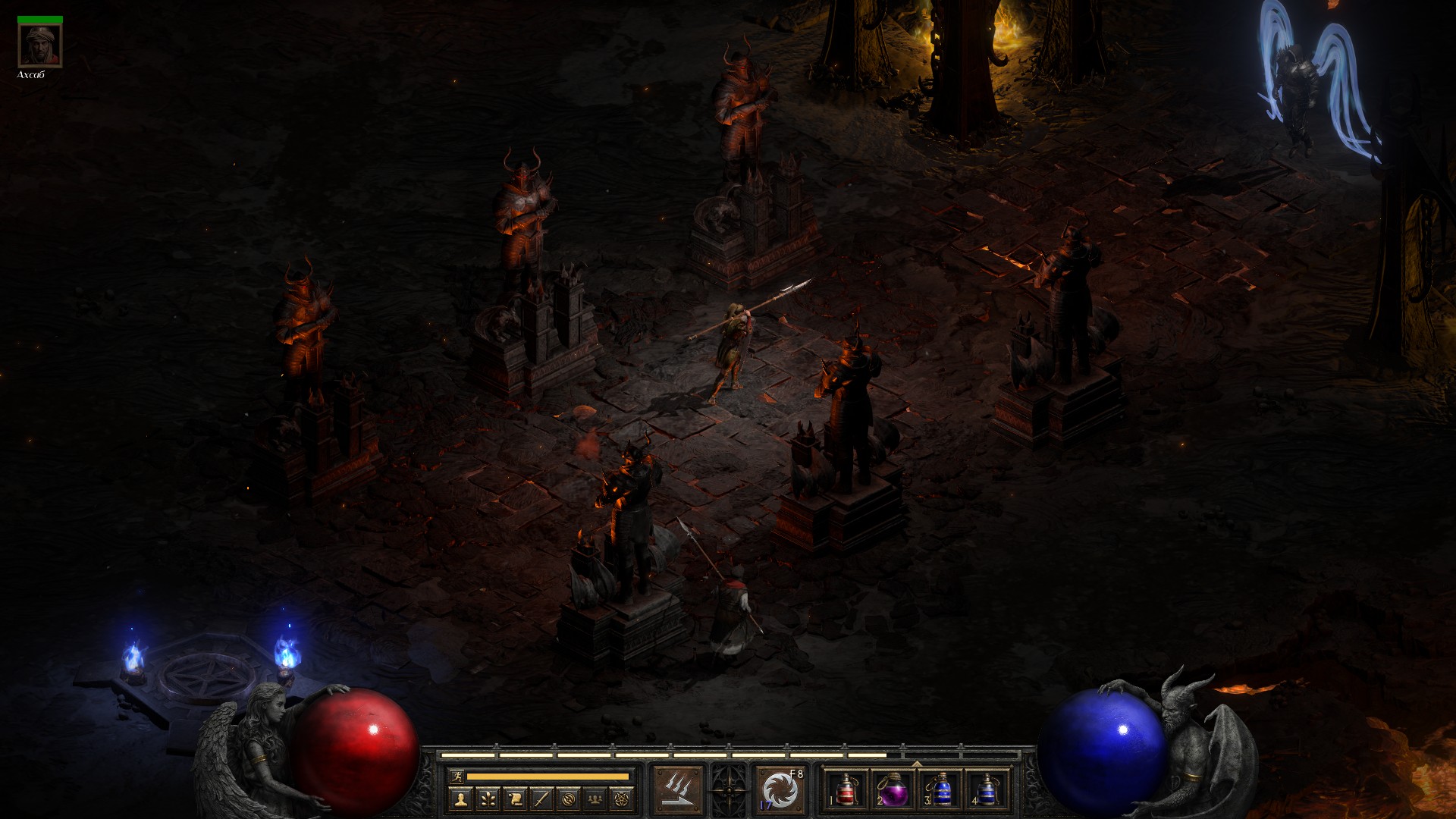
Task: Use the purple rejuvenation potion in slot 2
Action: coord(893,790)
